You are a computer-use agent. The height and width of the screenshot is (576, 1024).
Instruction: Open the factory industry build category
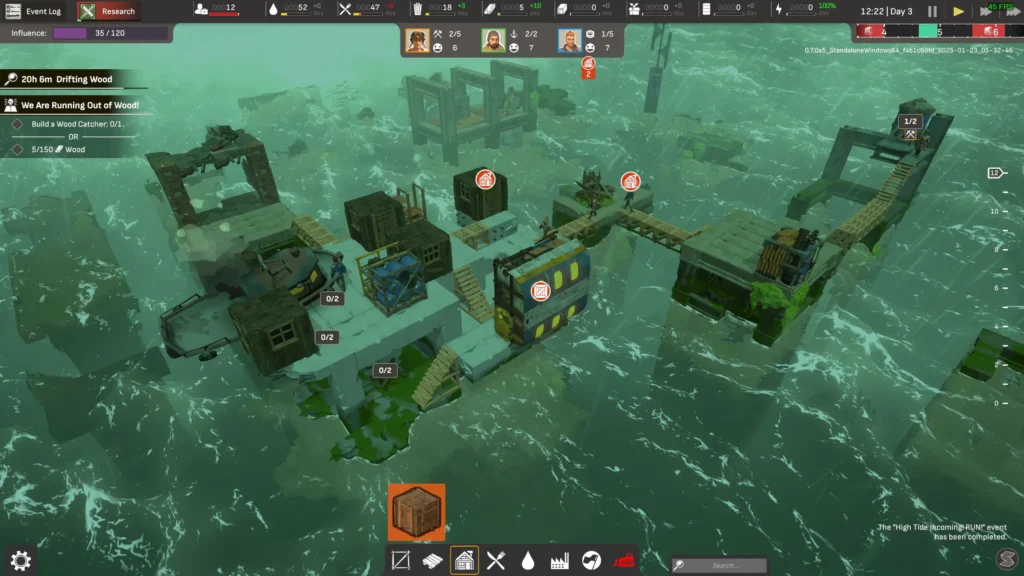click(560, 560)
